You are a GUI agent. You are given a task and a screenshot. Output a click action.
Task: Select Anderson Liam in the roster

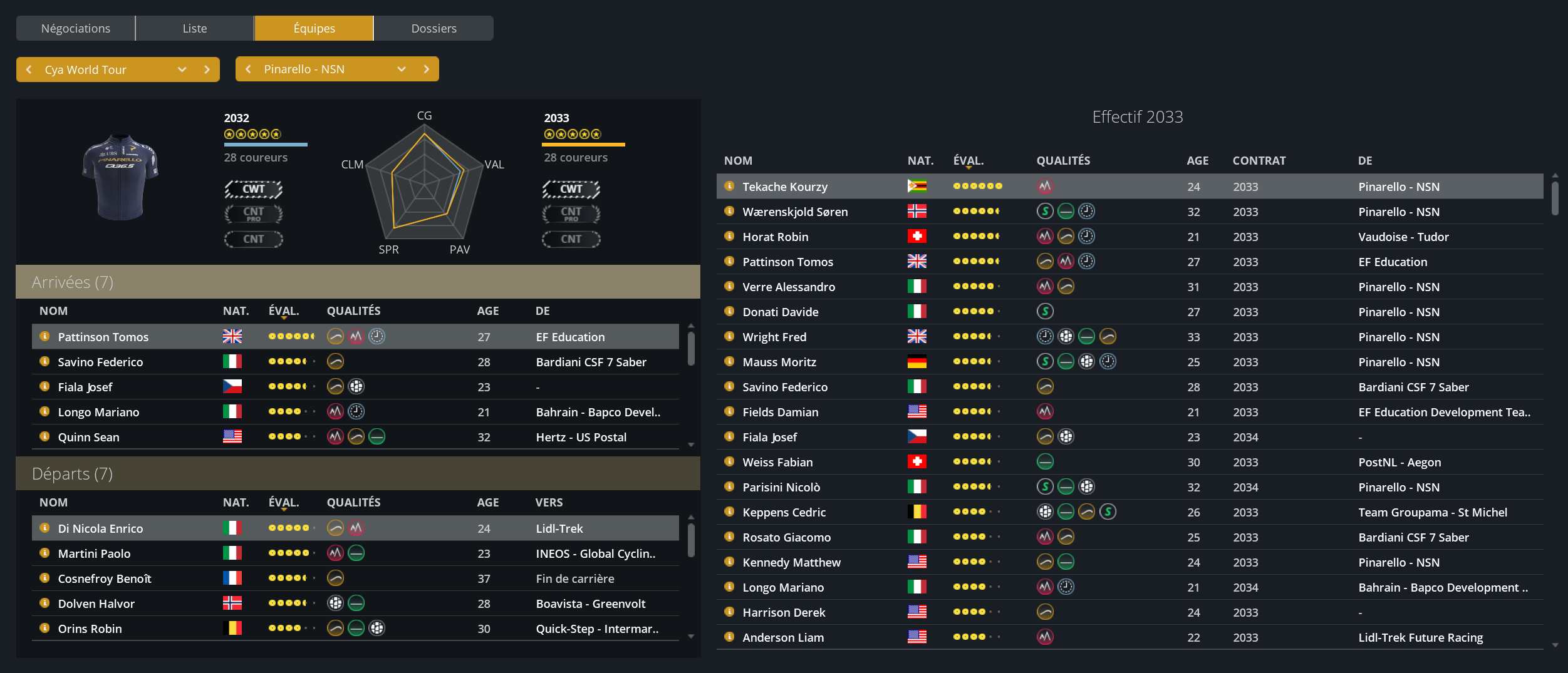(x=783, y=637)
